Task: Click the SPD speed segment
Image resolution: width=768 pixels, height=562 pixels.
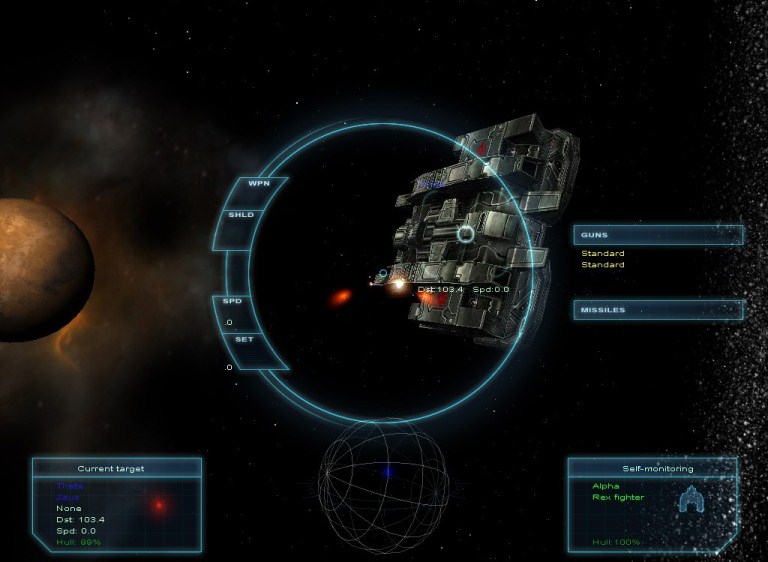Action: (233, 301)
